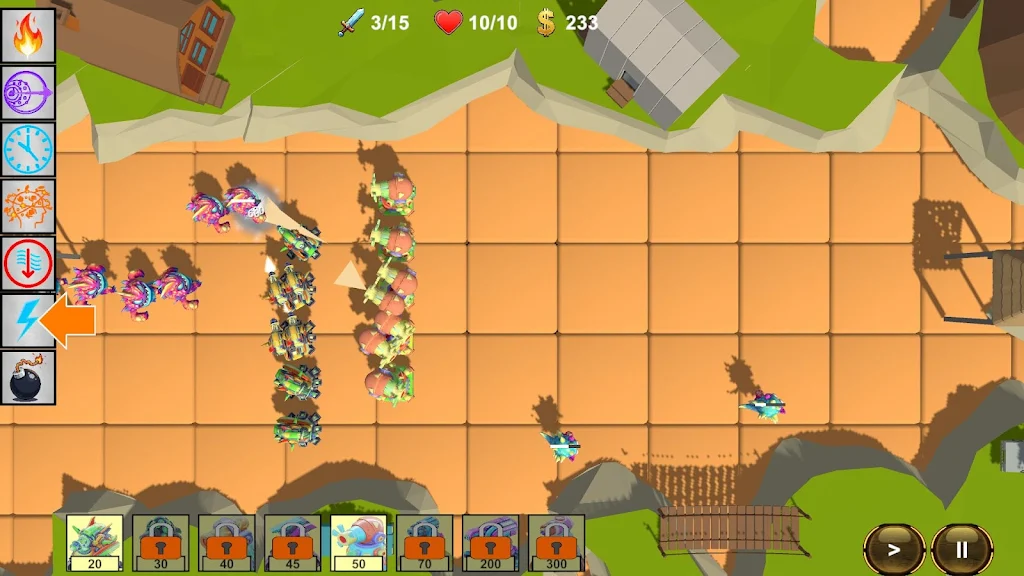Viewport: 1024px width, 576px height.
Task: Choose the locked tower costing 200
Action: [491, 542]
